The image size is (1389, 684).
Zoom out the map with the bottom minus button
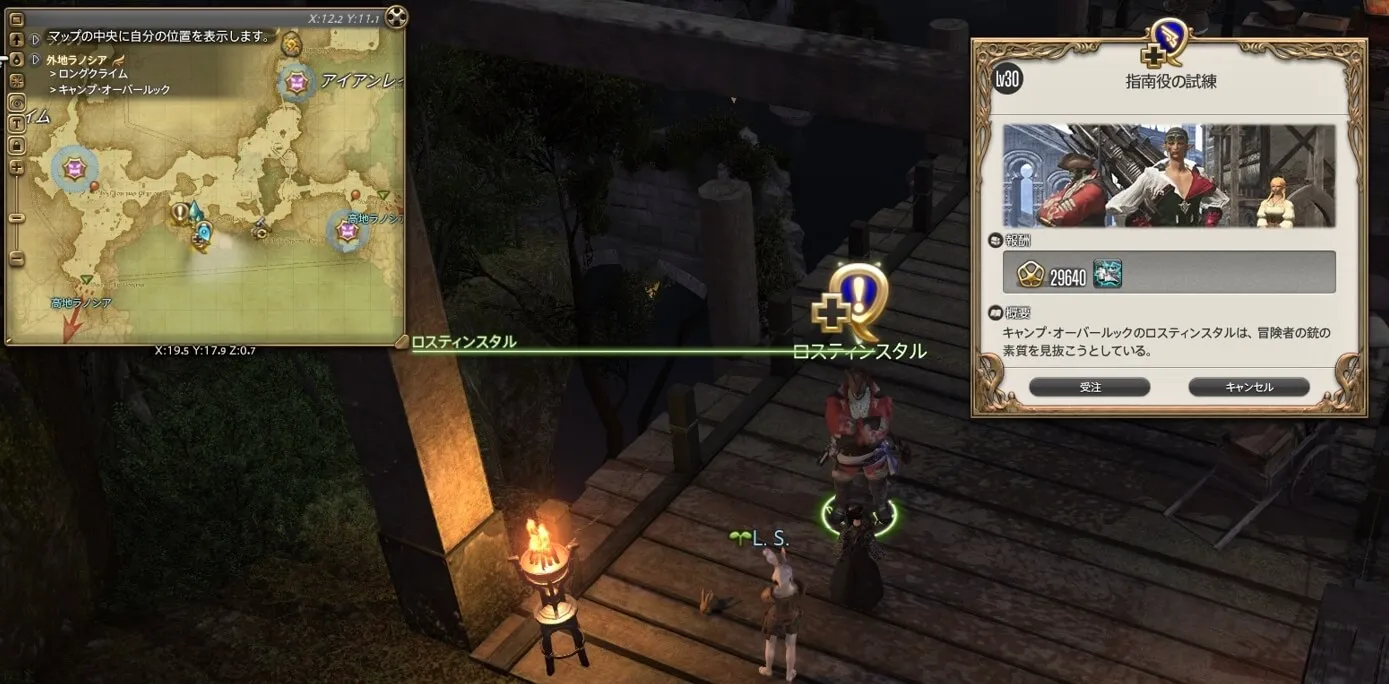[x=17, y=259]
